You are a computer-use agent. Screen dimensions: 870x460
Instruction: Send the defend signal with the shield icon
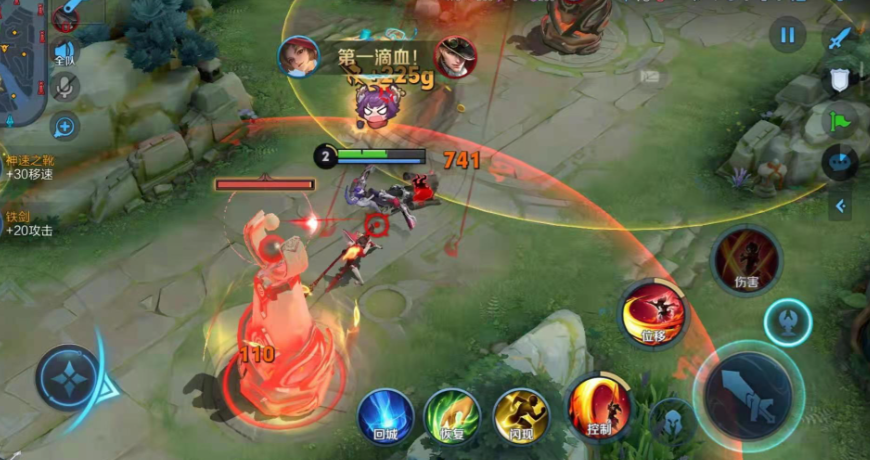[840, 79]
